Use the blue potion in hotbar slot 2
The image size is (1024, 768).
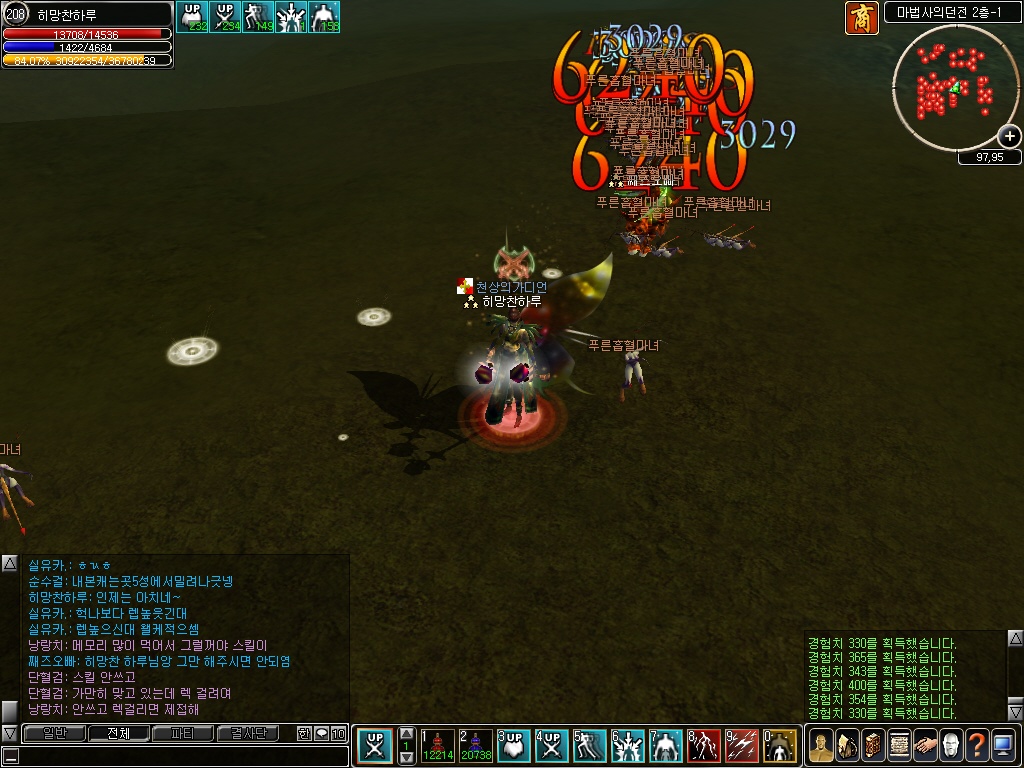point(475,745)
